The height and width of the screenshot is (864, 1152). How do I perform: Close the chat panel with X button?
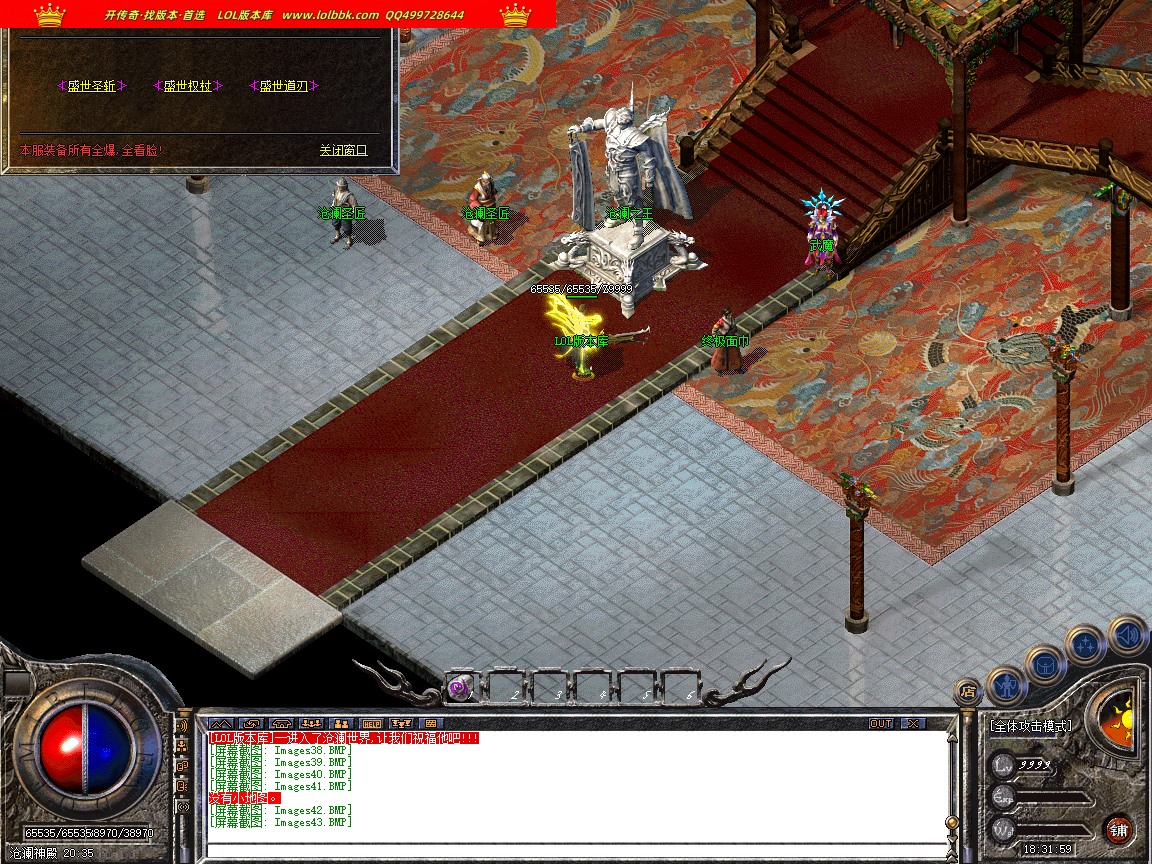pos(913,723)
